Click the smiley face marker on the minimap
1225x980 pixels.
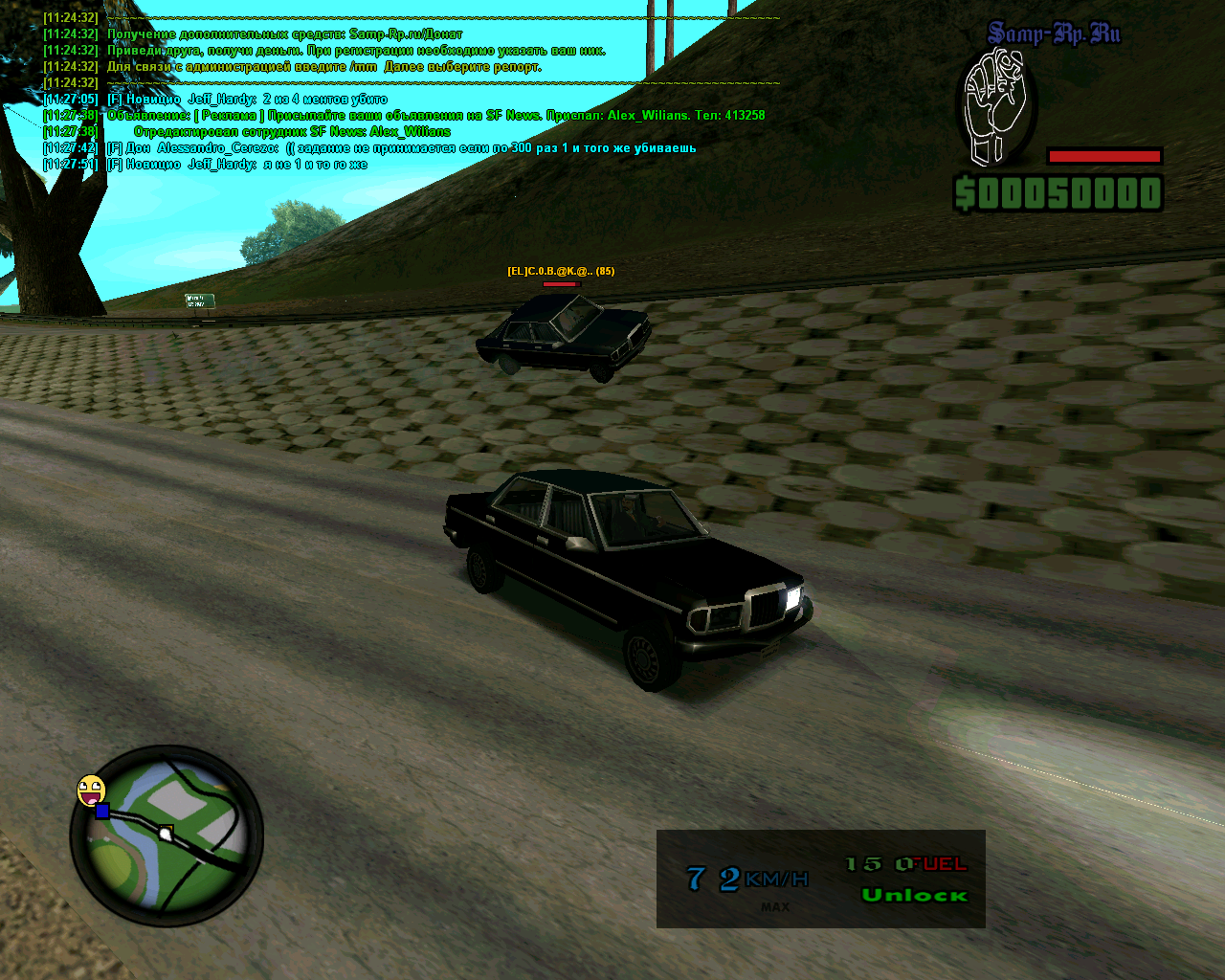91,790
